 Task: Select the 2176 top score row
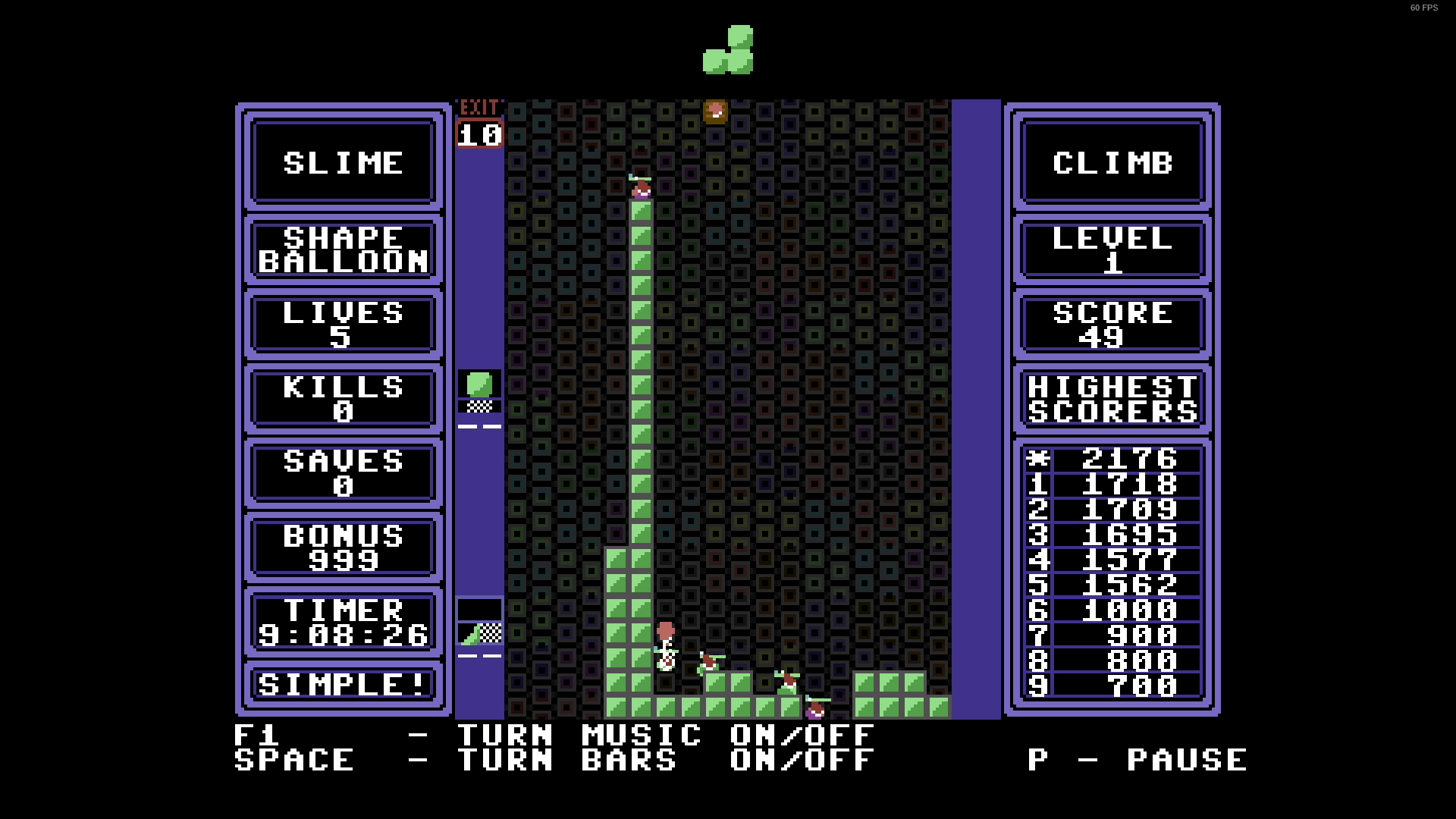[1112, 460]
